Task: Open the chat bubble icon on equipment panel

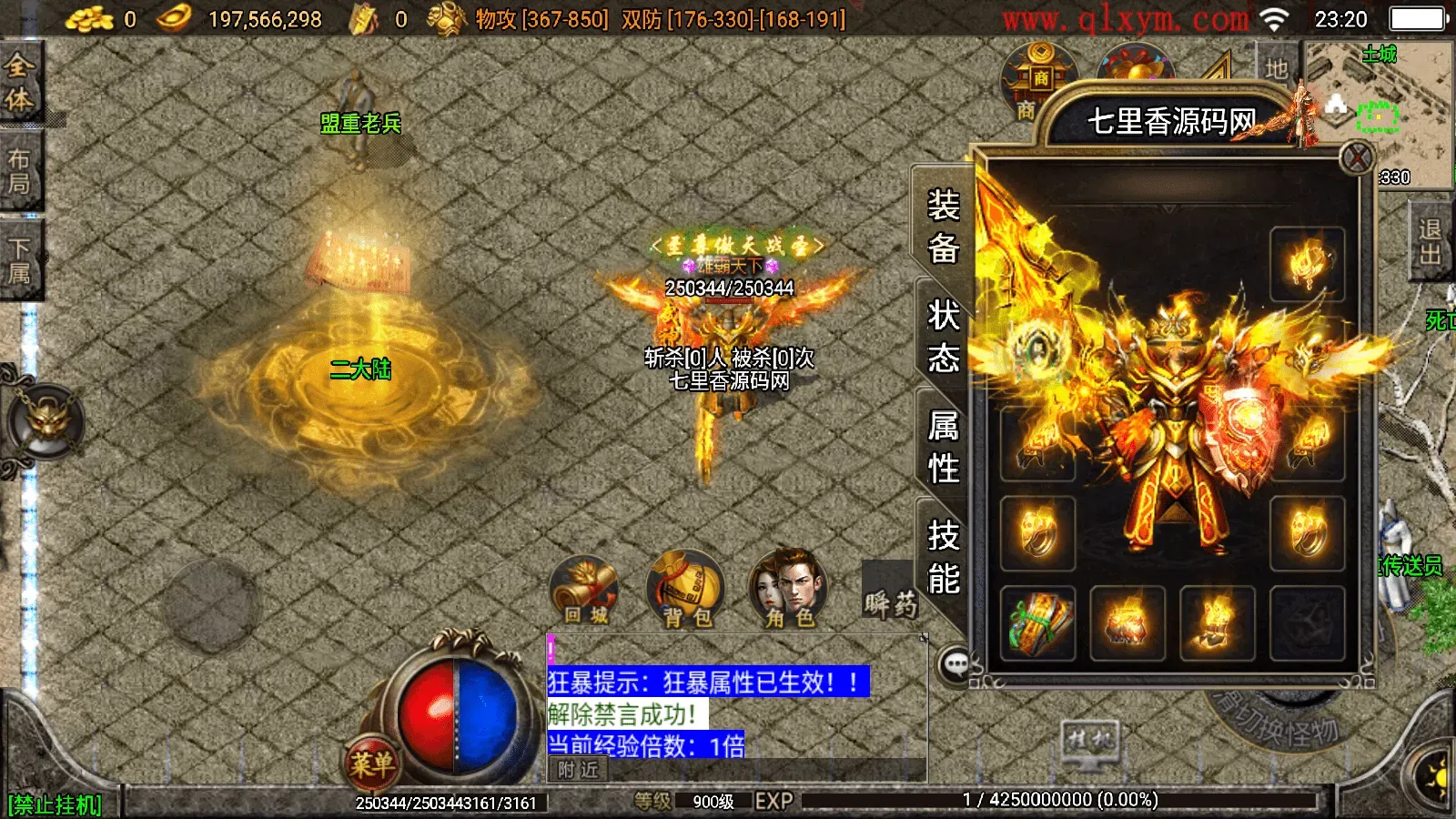Action: (x=955, y=662)
